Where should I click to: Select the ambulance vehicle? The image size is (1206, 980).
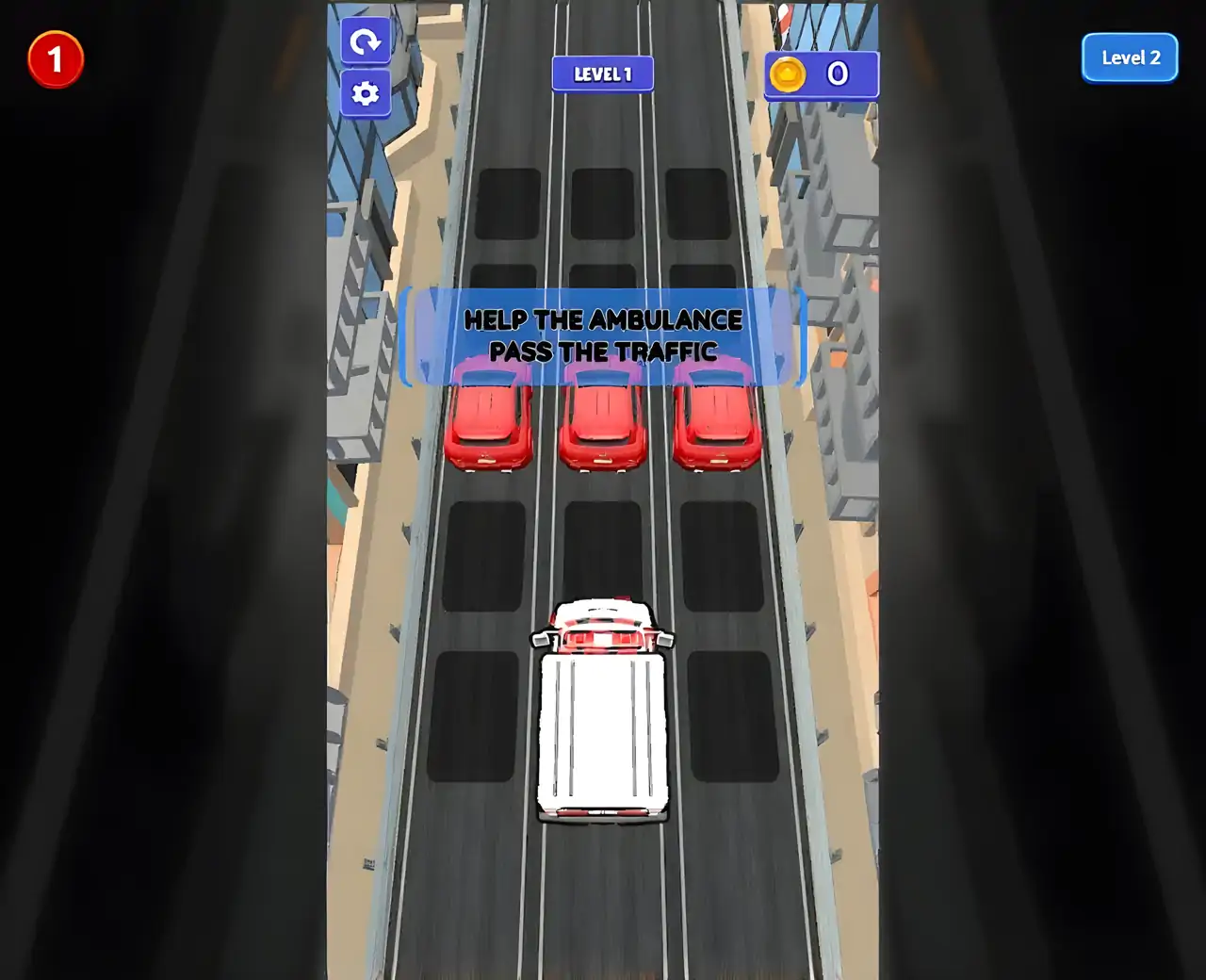(603, 716)
